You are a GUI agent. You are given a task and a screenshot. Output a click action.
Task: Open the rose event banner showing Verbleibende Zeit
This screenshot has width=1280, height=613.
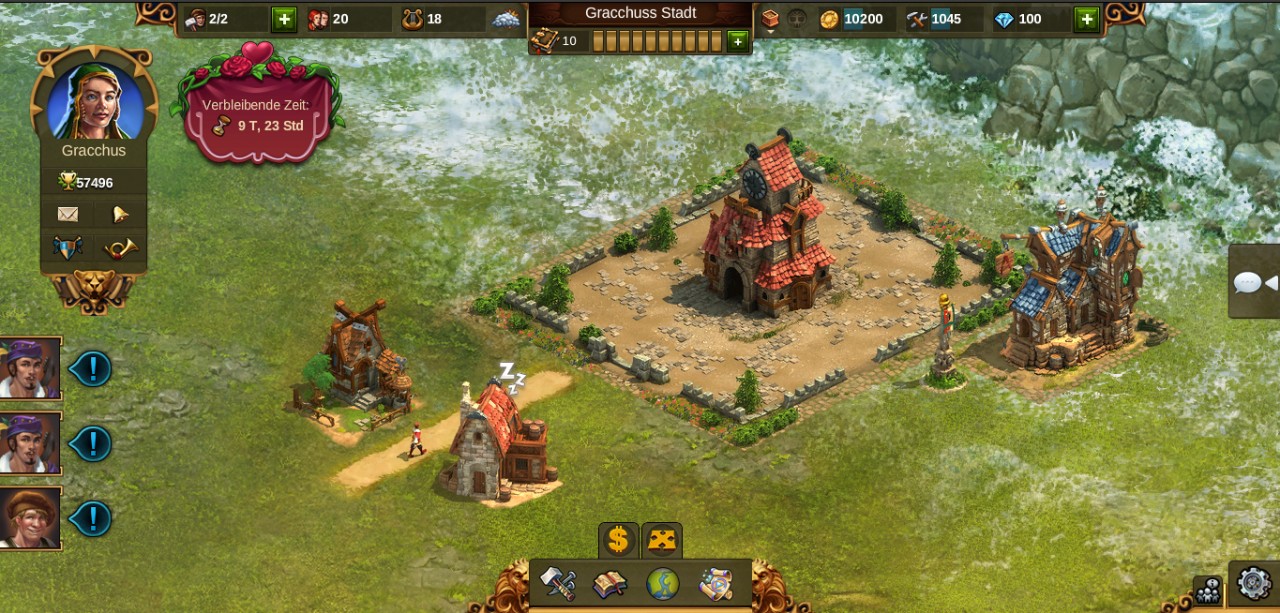pos(257,113)
